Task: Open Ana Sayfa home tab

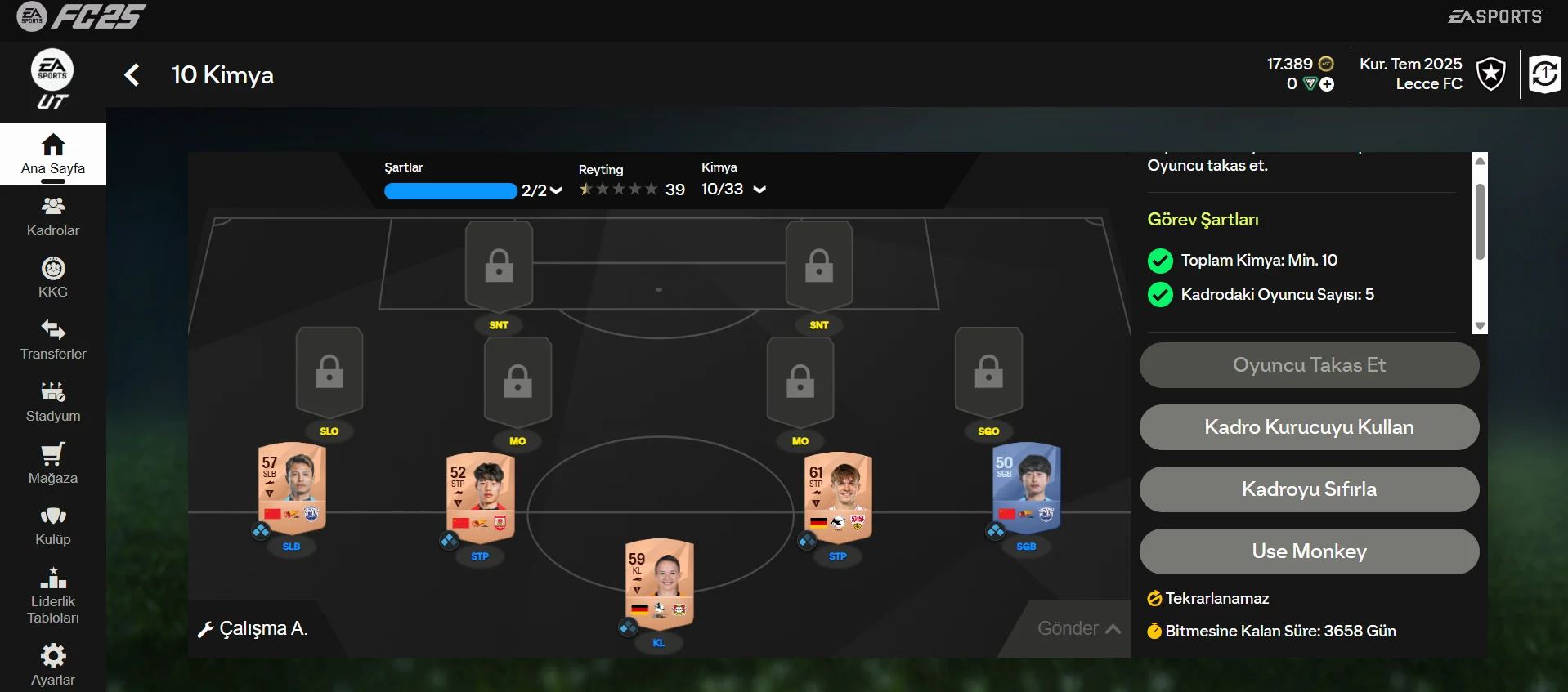Action: [x=53, y=154]
